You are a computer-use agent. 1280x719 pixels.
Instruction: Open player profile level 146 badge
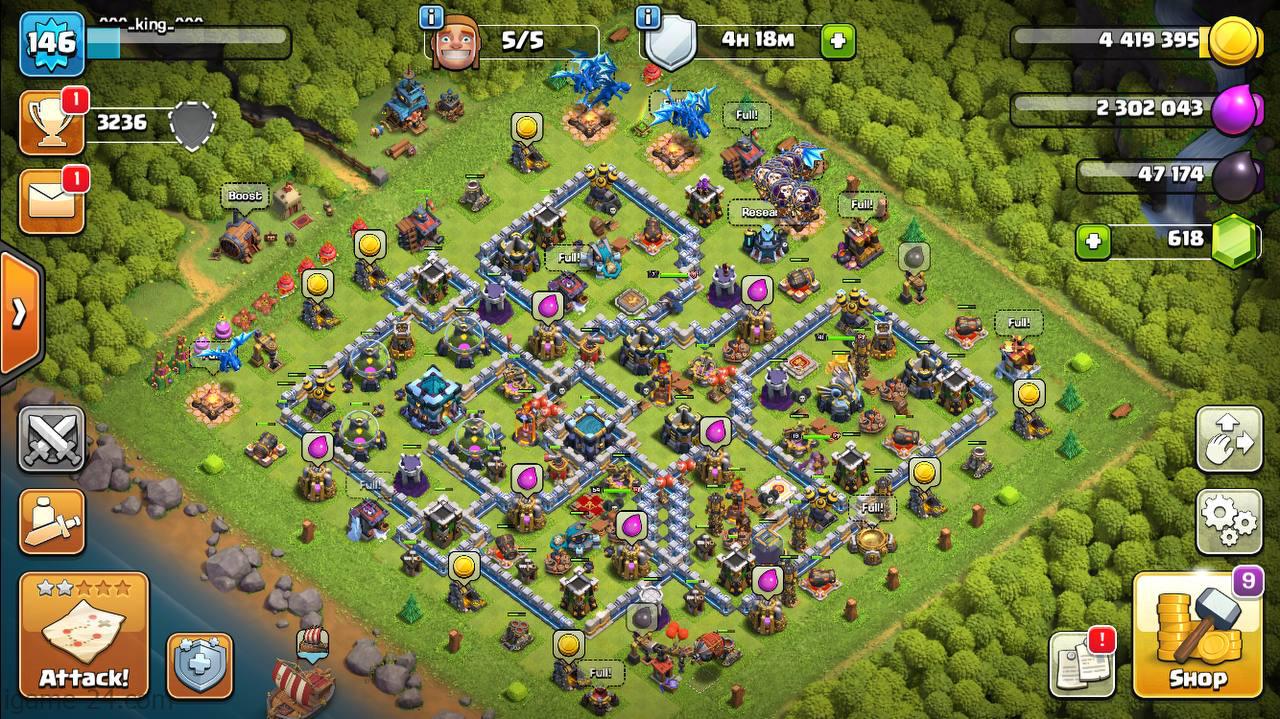(51, 43)
